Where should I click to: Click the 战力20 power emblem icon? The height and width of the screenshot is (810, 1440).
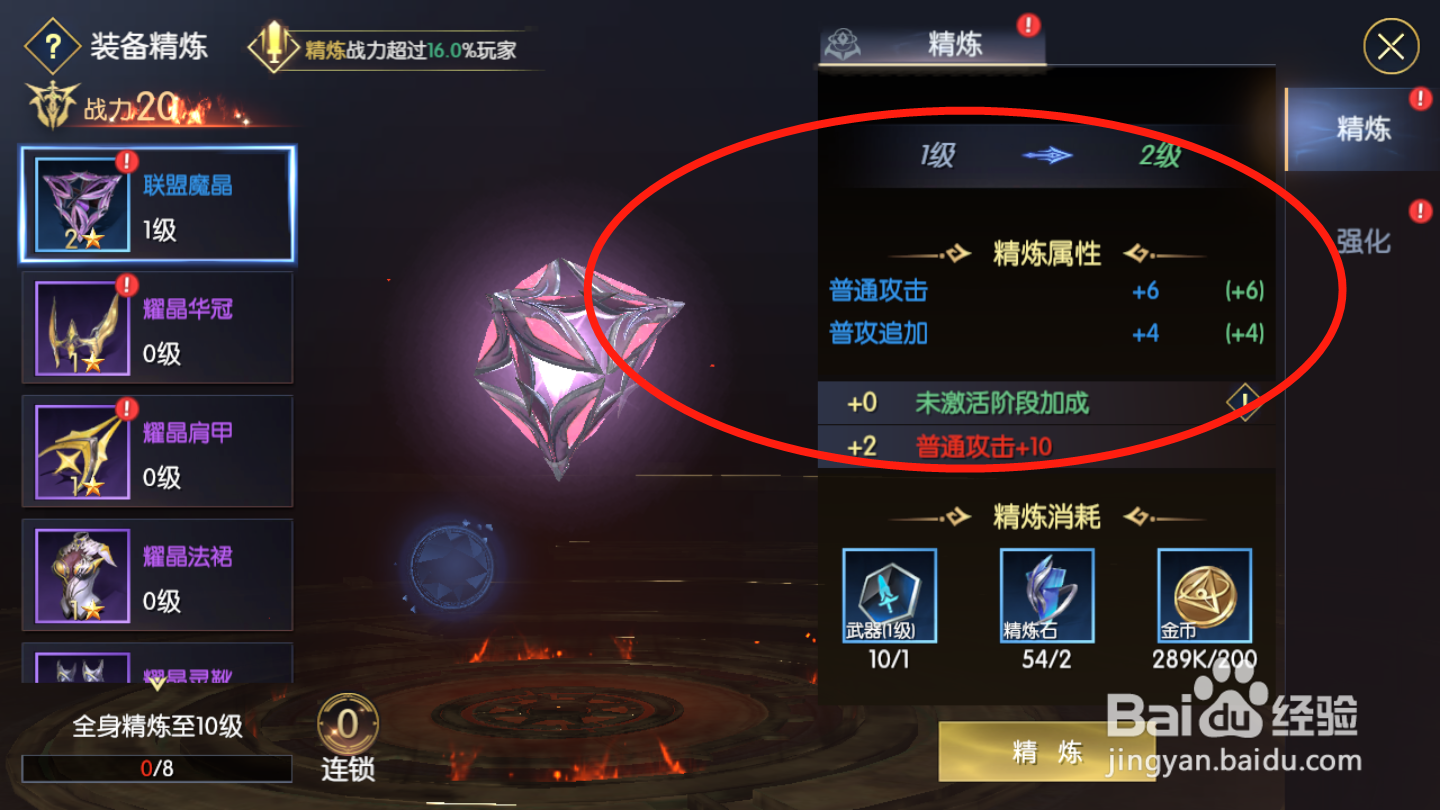(52, 103)
